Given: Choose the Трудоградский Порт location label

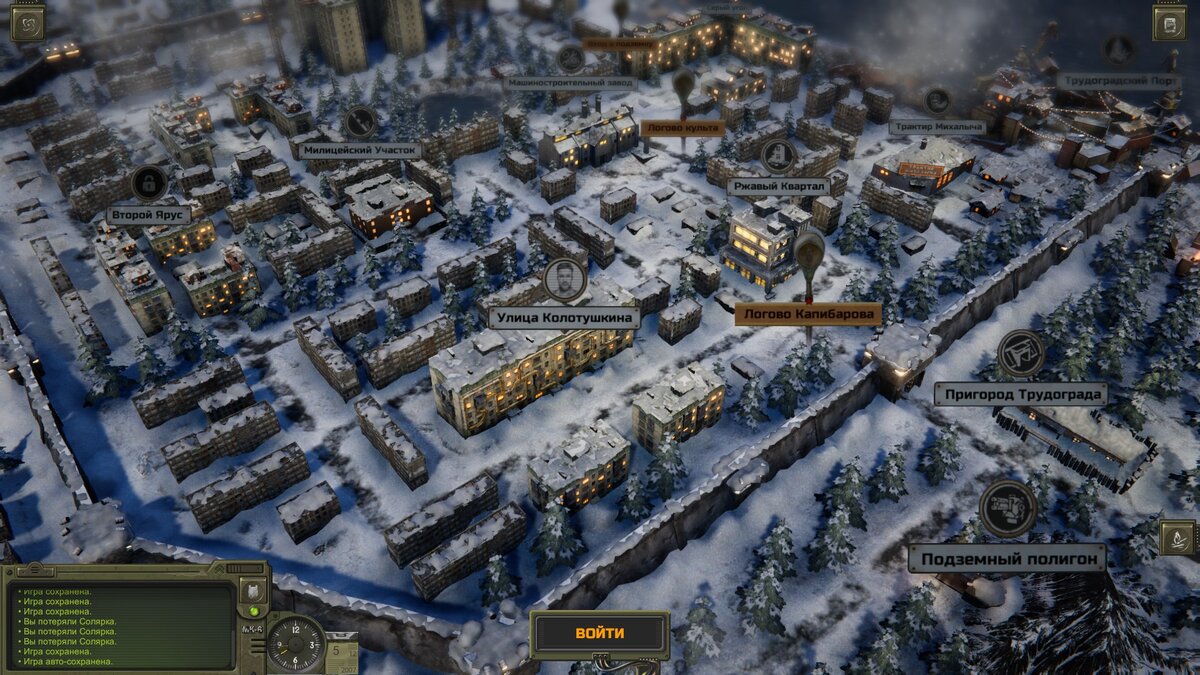Looking at the screenshot, I should pos(1118,82).
